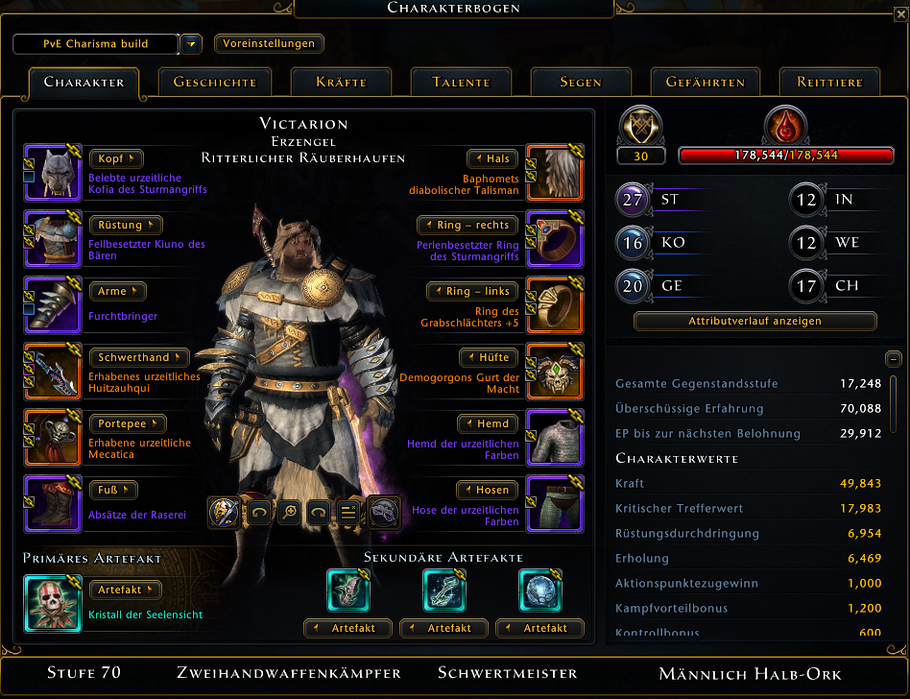Click the zoom magnifier under character model
Screen dimensions: 910x699
(x=290, y=512)
